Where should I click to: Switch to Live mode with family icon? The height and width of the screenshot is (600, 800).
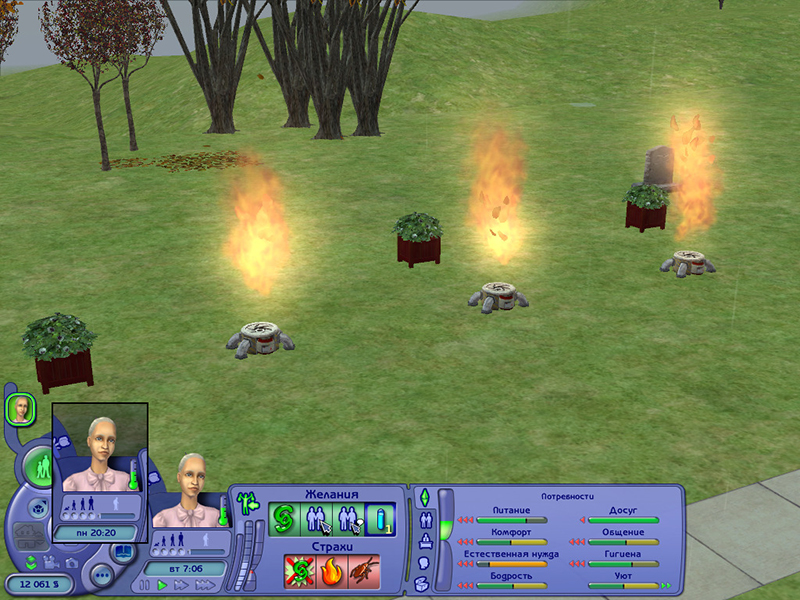tap(41, 467)
